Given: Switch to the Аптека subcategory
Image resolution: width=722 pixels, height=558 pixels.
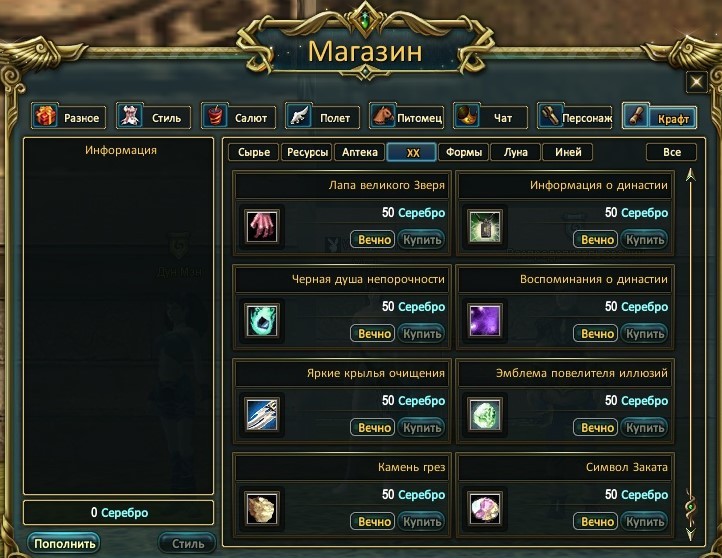Looking at the screenshot, I should pyautogui.click(x=360, y=153).
